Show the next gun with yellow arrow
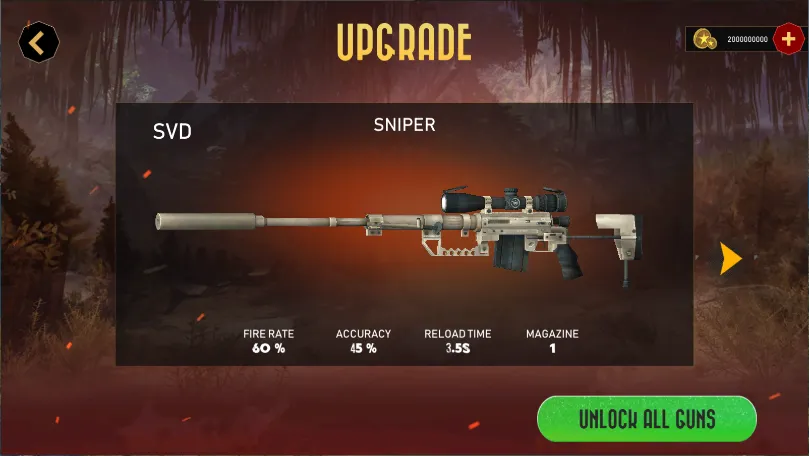Viewport: 809px width, 456px height. [x=731, y=259]
